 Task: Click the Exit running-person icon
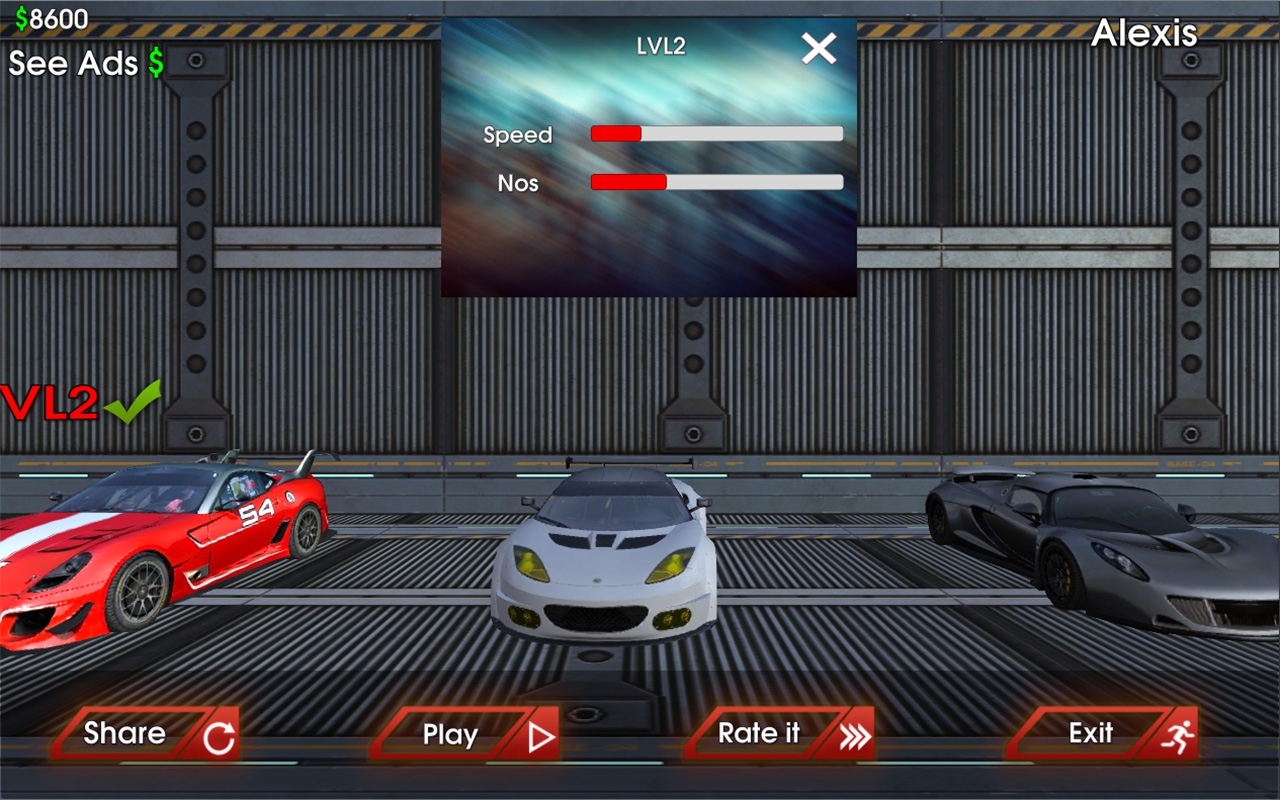[1178, 733]
